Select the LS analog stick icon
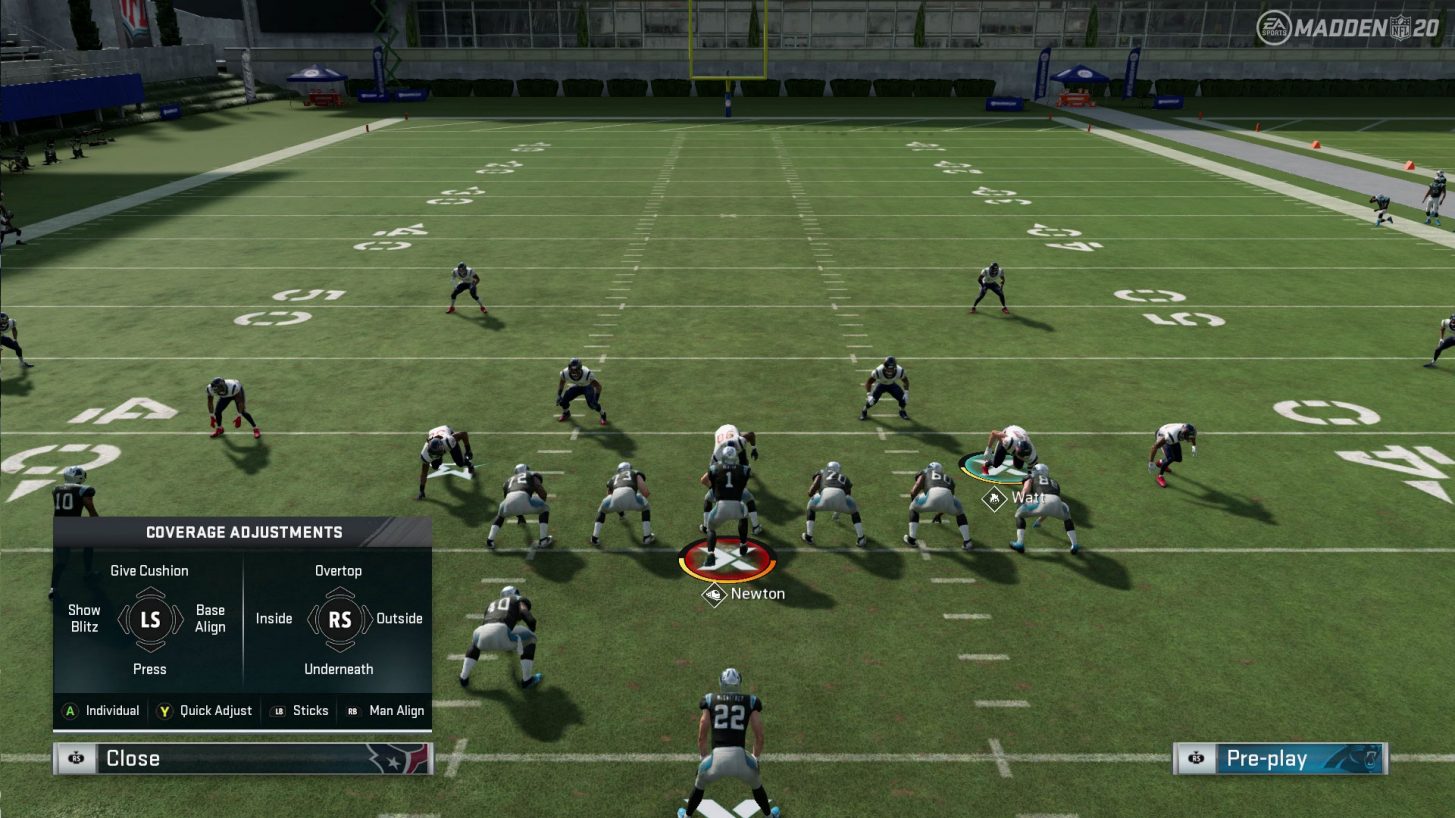1455x818 pixels. click(150, 619)
